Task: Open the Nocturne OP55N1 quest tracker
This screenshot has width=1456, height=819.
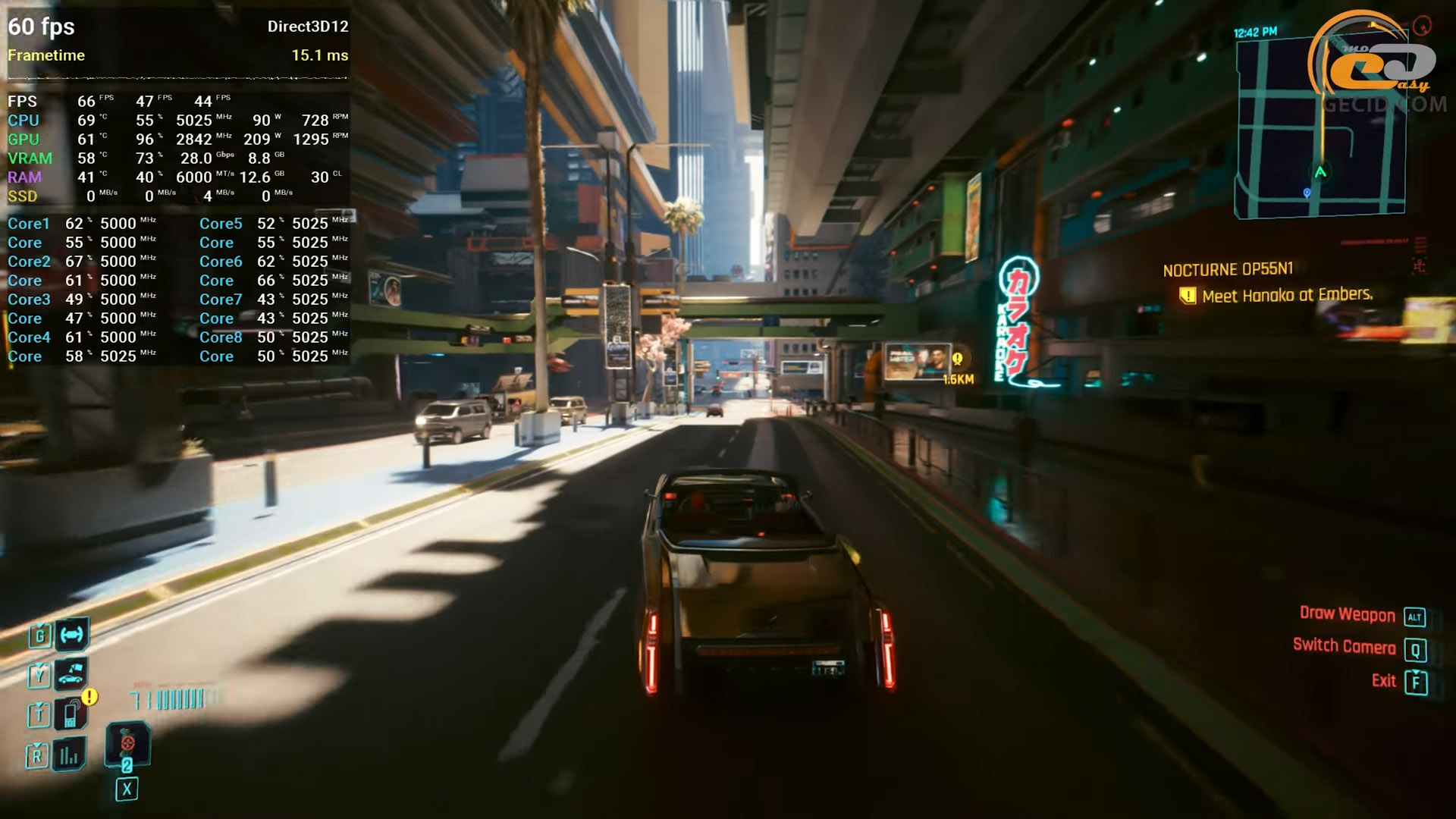Action: [1228, 270]
